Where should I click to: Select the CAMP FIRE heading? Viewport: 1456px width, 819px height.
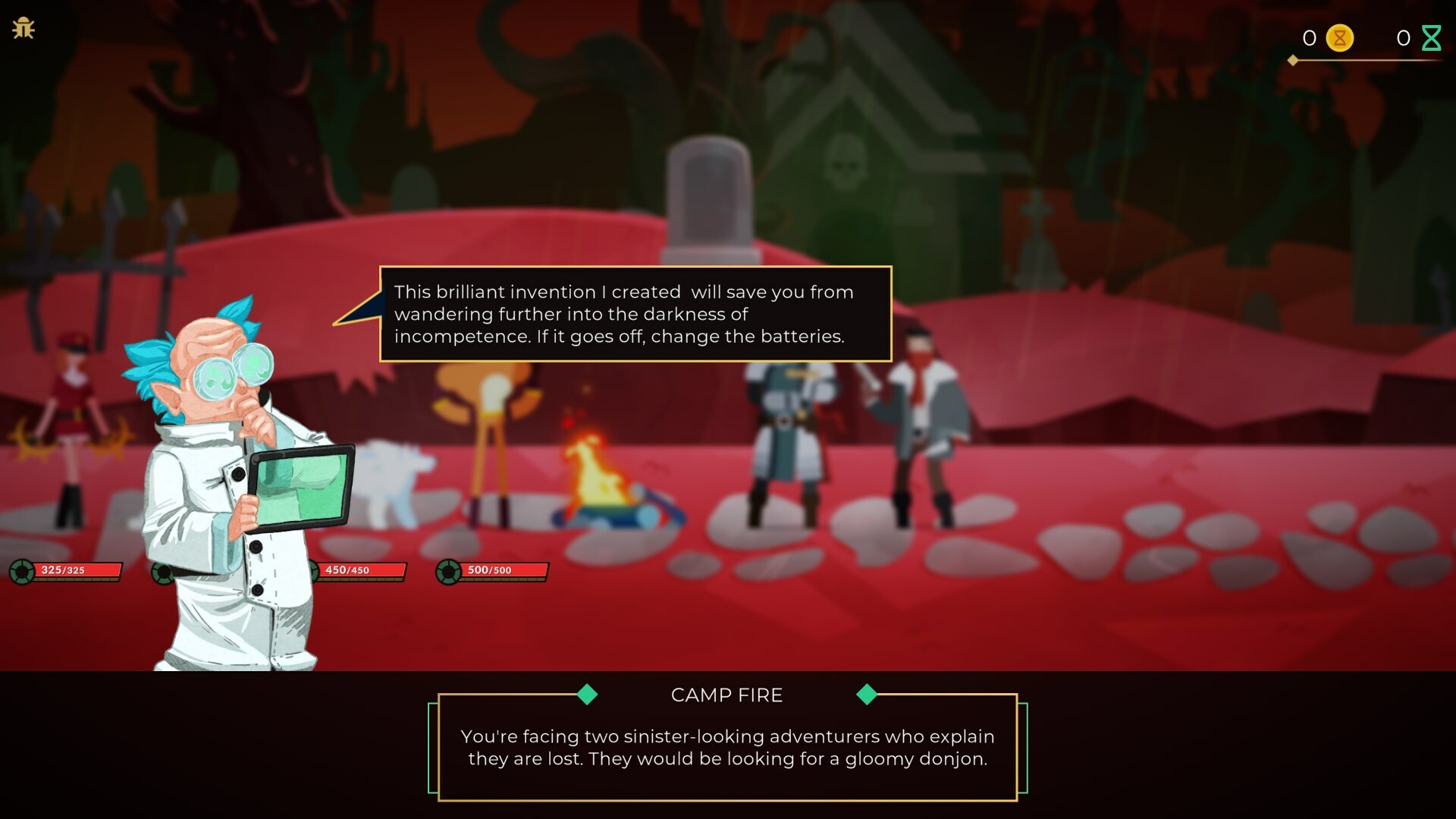[726, 695]
